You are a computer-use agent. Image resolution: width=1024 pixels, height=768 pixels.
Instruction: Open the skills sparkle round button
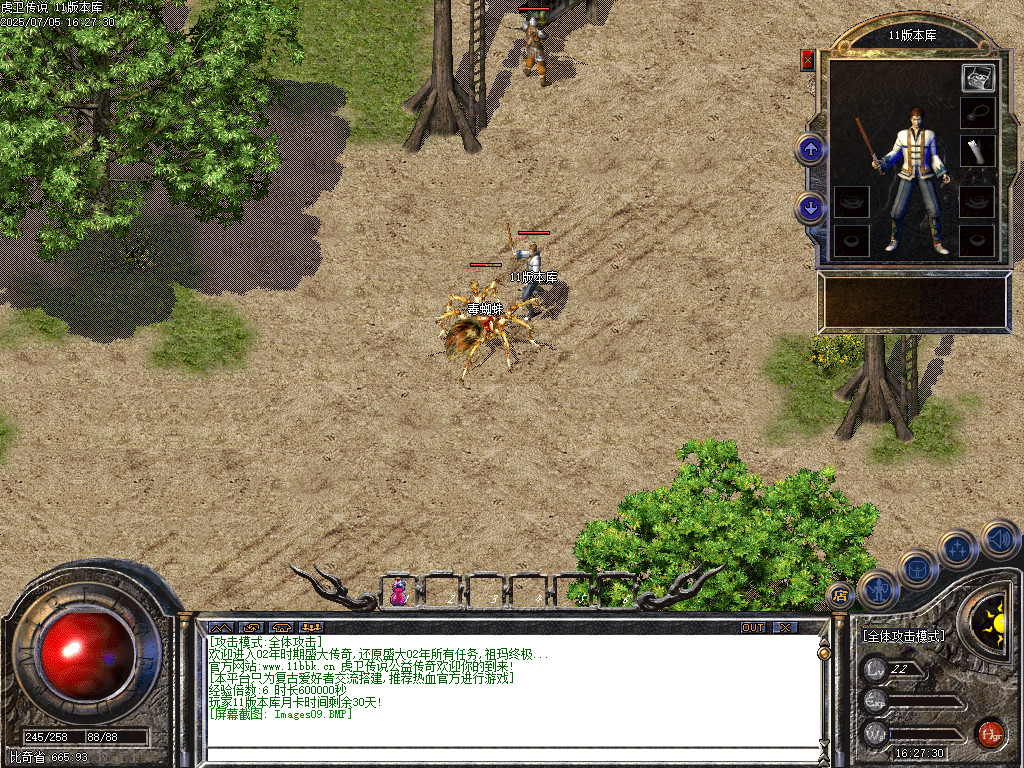tap(958, 549)
